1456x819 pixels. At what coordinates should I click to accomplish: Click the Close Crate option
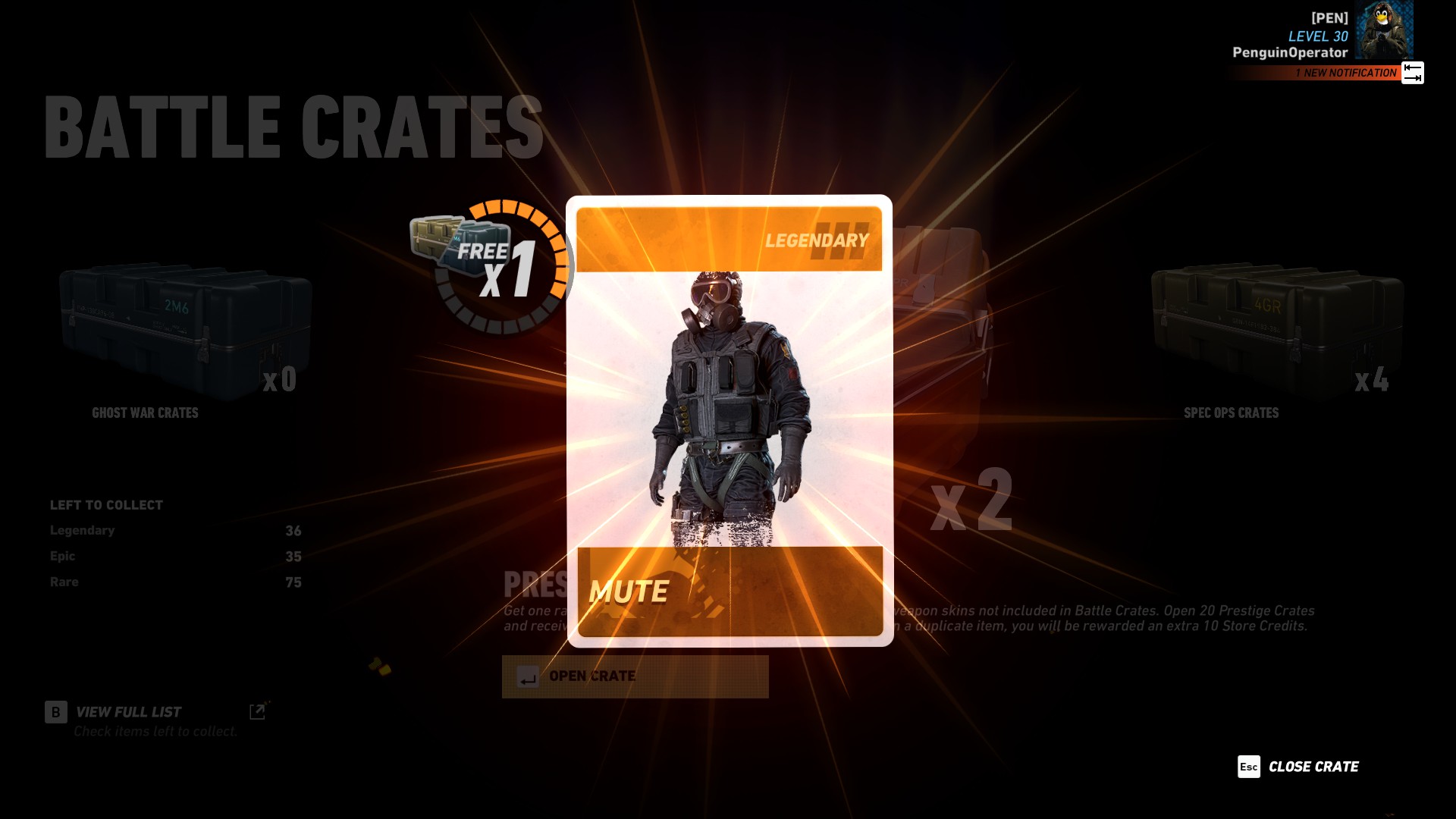coord(1312,767)
